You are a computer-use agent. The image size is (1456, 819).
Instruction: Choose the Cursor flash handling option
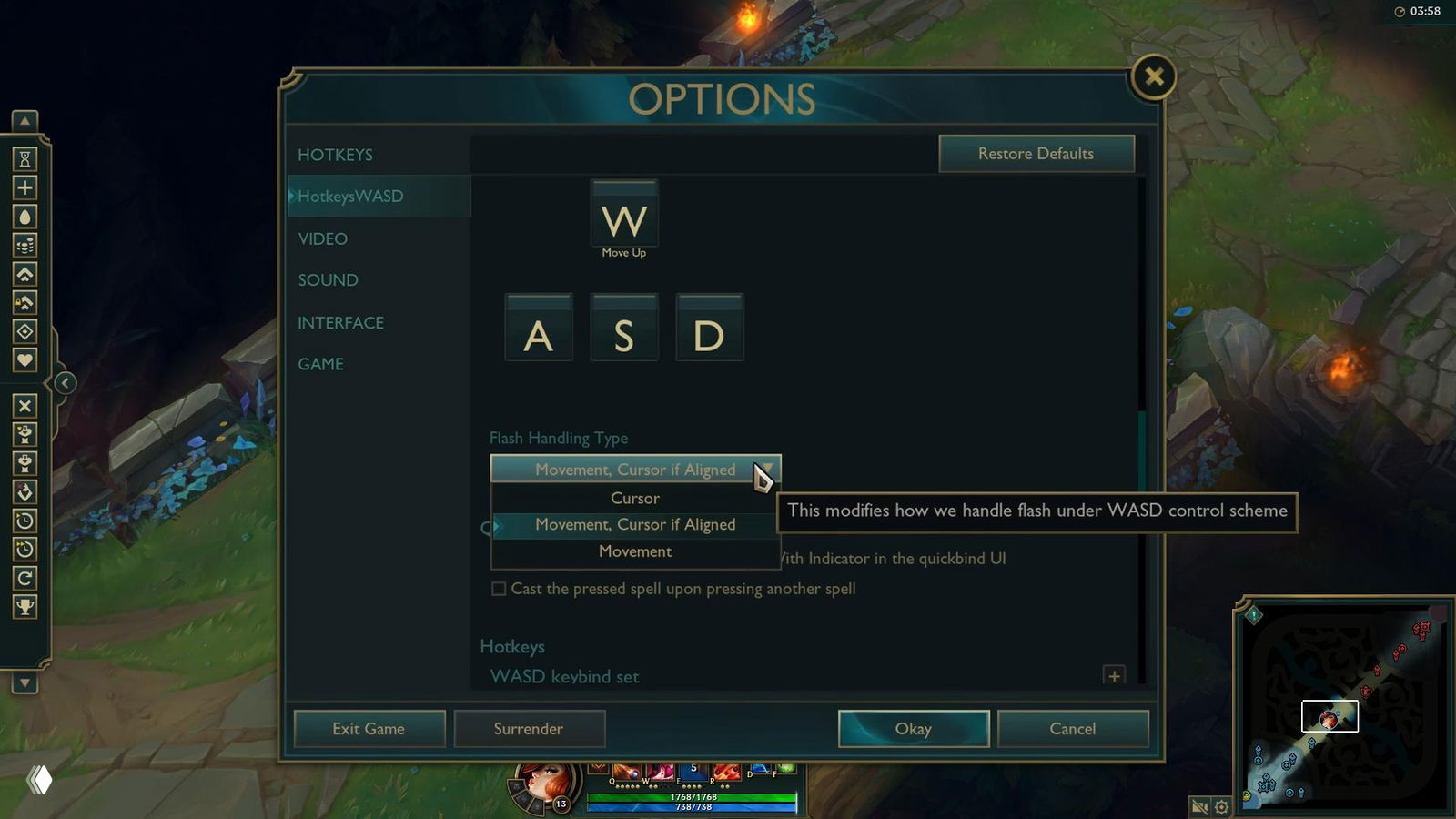point(635,498)
